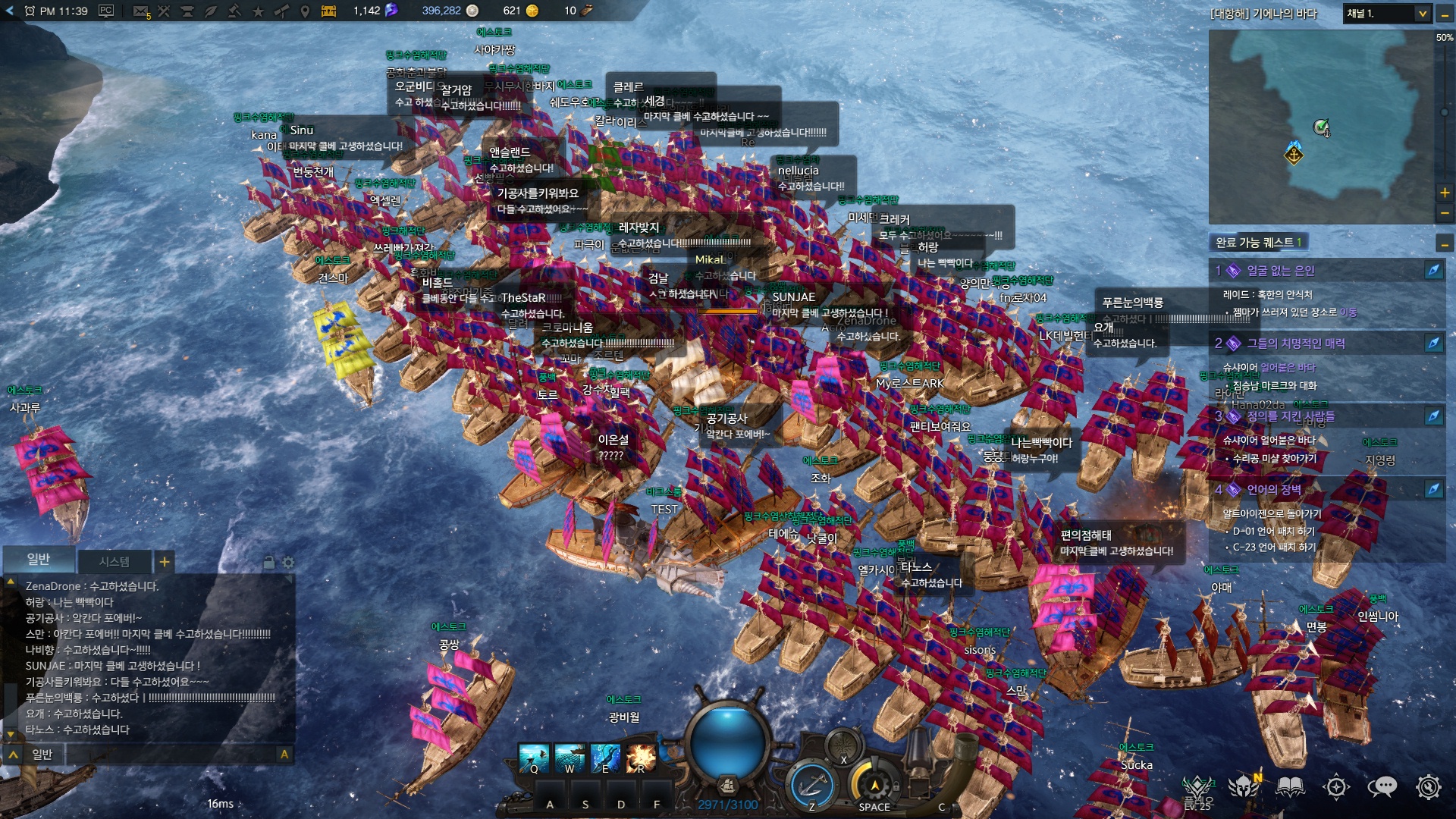Open chat settings gear
1456x819 pixels.
(288, 563)
